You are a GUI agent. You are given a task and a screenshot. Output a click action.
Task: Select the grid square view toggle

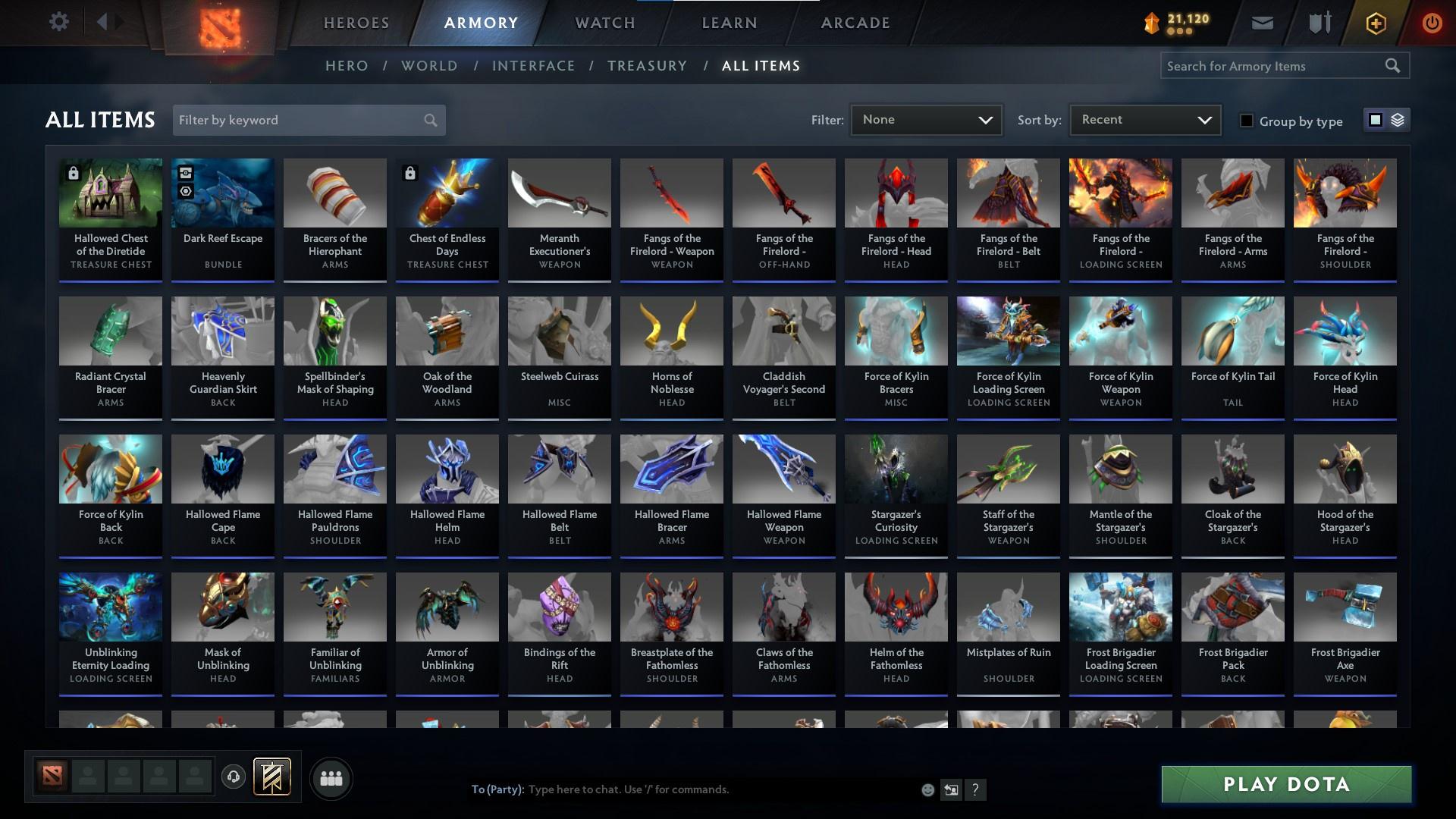[1376, 120]
